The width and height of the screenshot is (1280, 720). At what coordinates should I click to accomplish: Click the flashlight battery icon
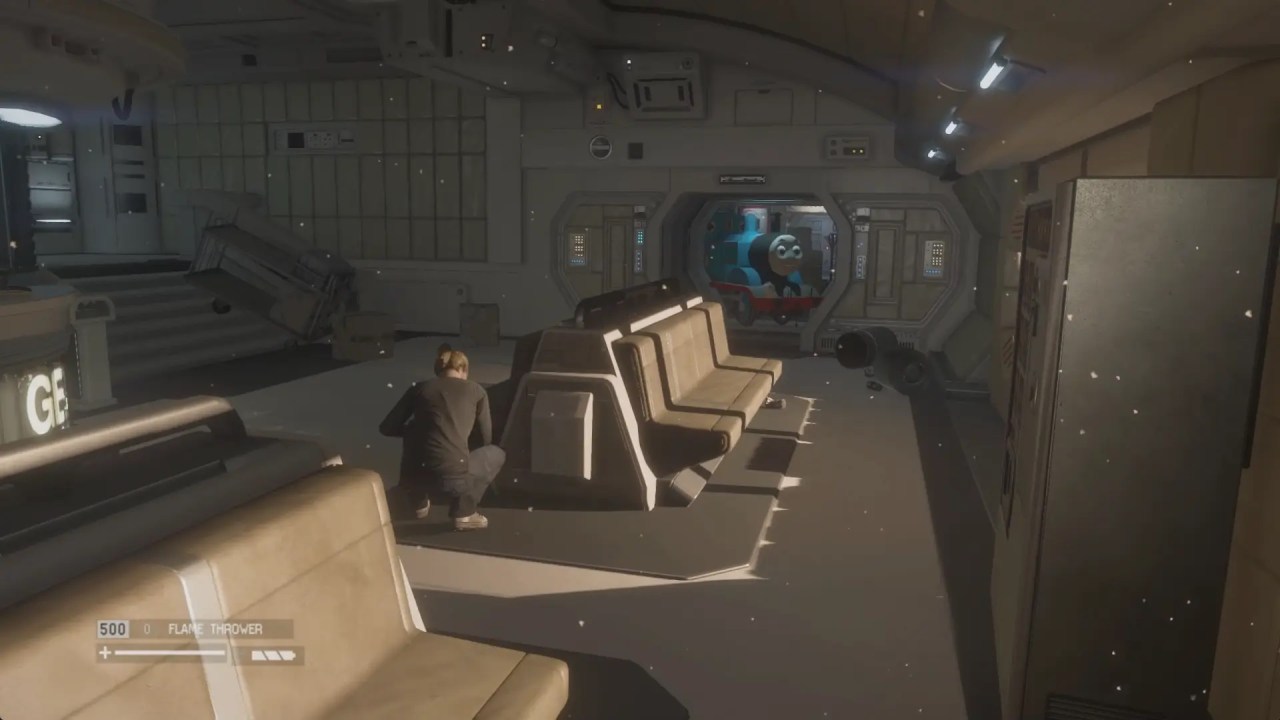(x=272, y=655)
